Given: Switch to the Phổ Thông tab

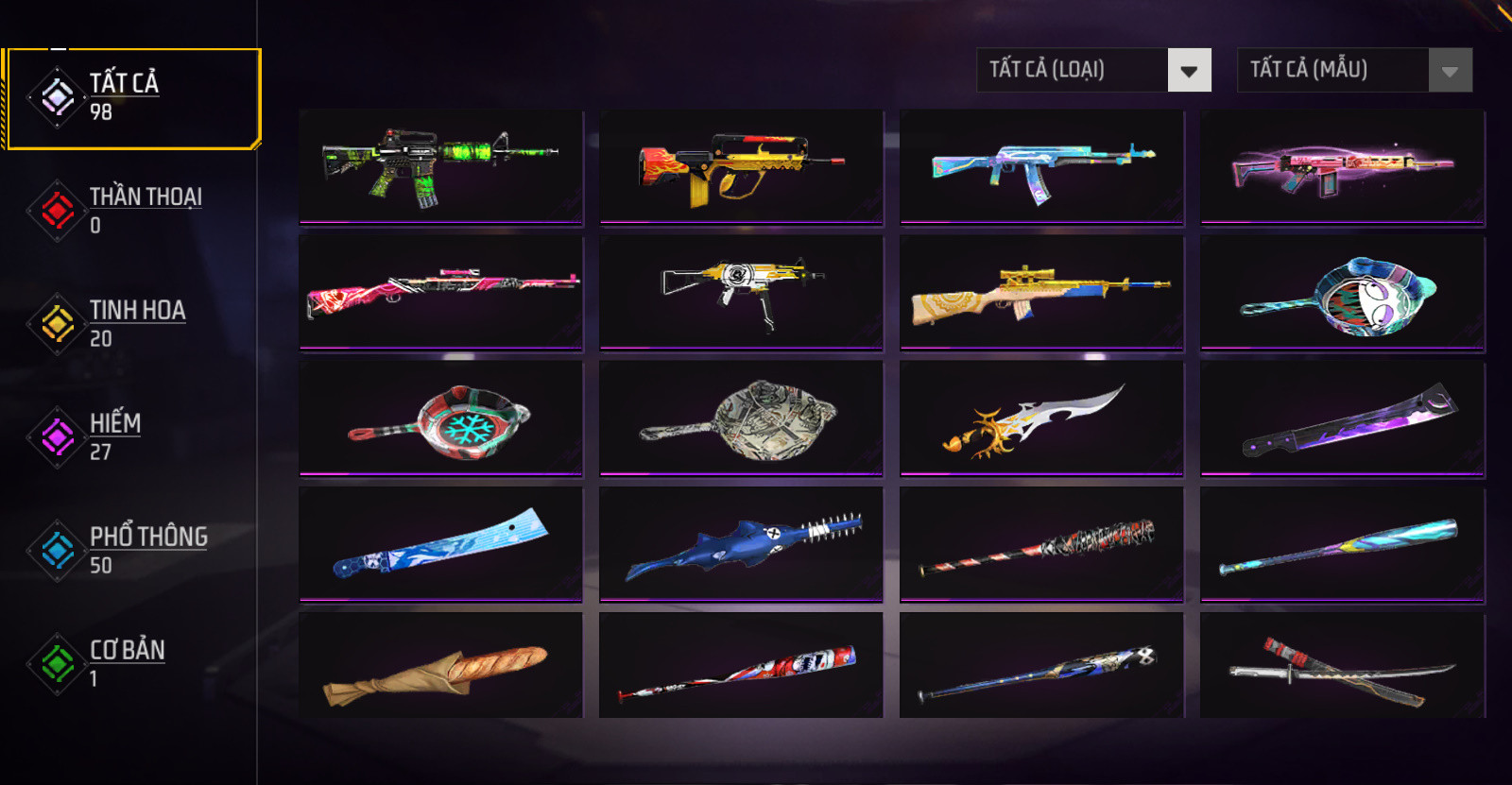Looking at the screenshot, I should (x=131, y=551).
